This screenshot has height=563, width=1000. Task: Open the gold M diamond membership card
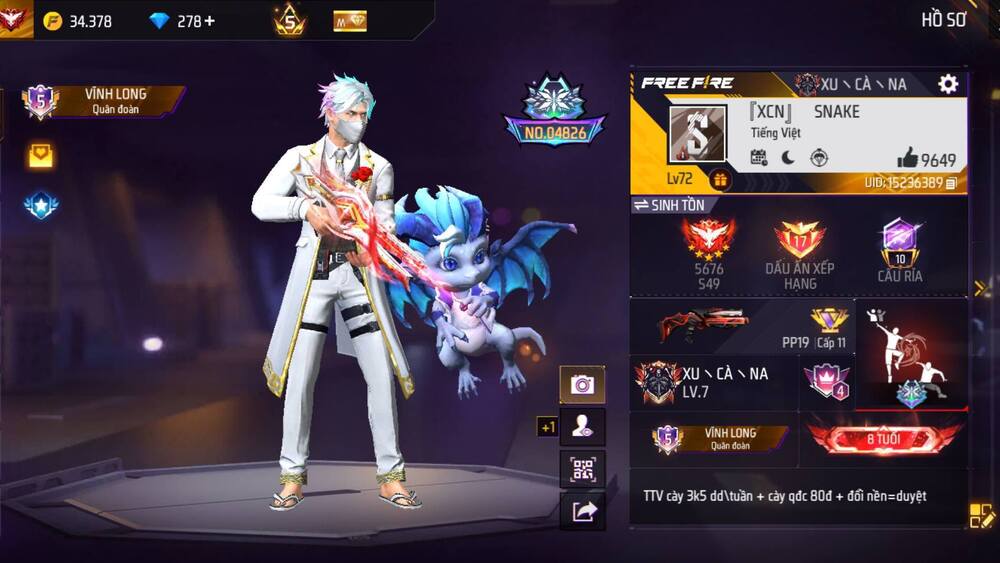pos(350,21)
